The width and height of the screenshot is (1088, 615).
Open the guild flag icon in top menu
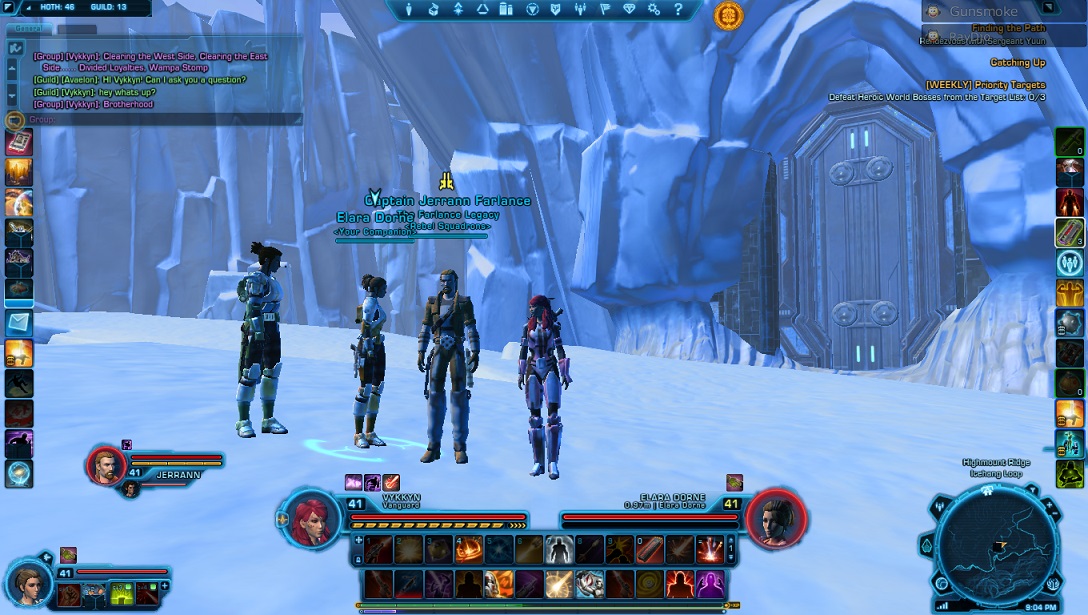tap(605, 10)
